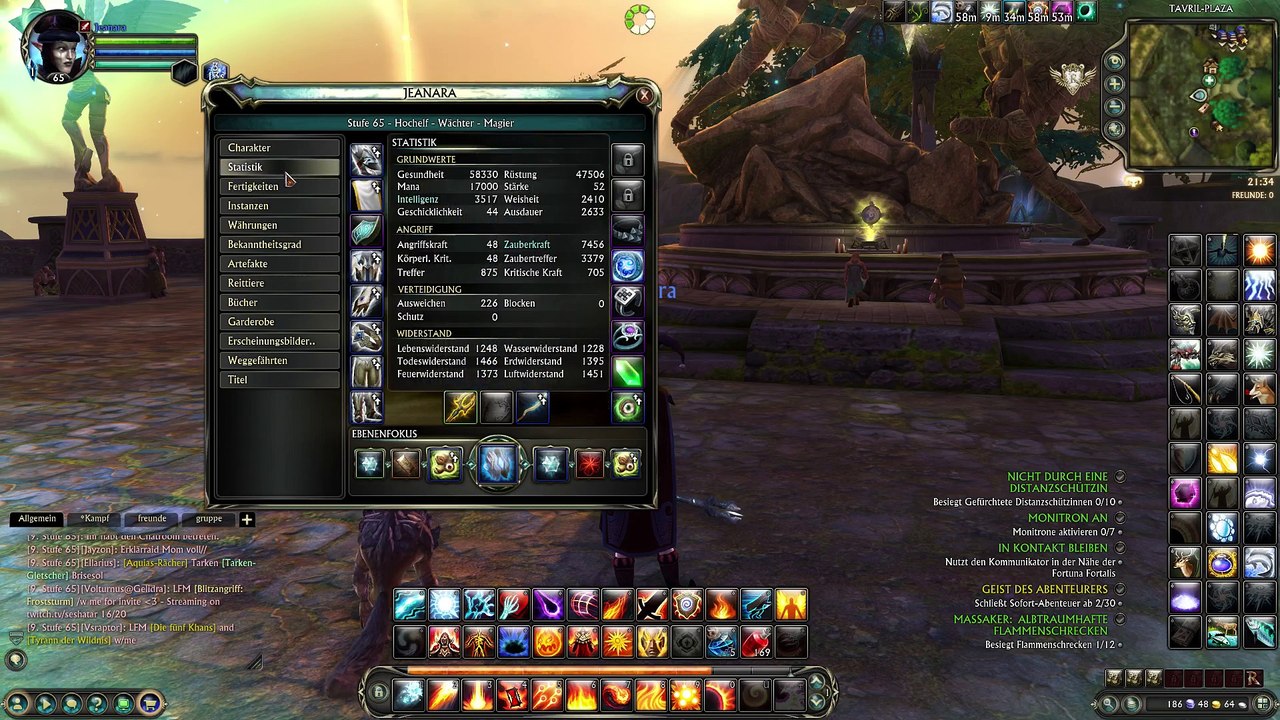This screenshot has width=1280, height=720.
Task: Choose the Garderobe entry
Action: [279, 322]
